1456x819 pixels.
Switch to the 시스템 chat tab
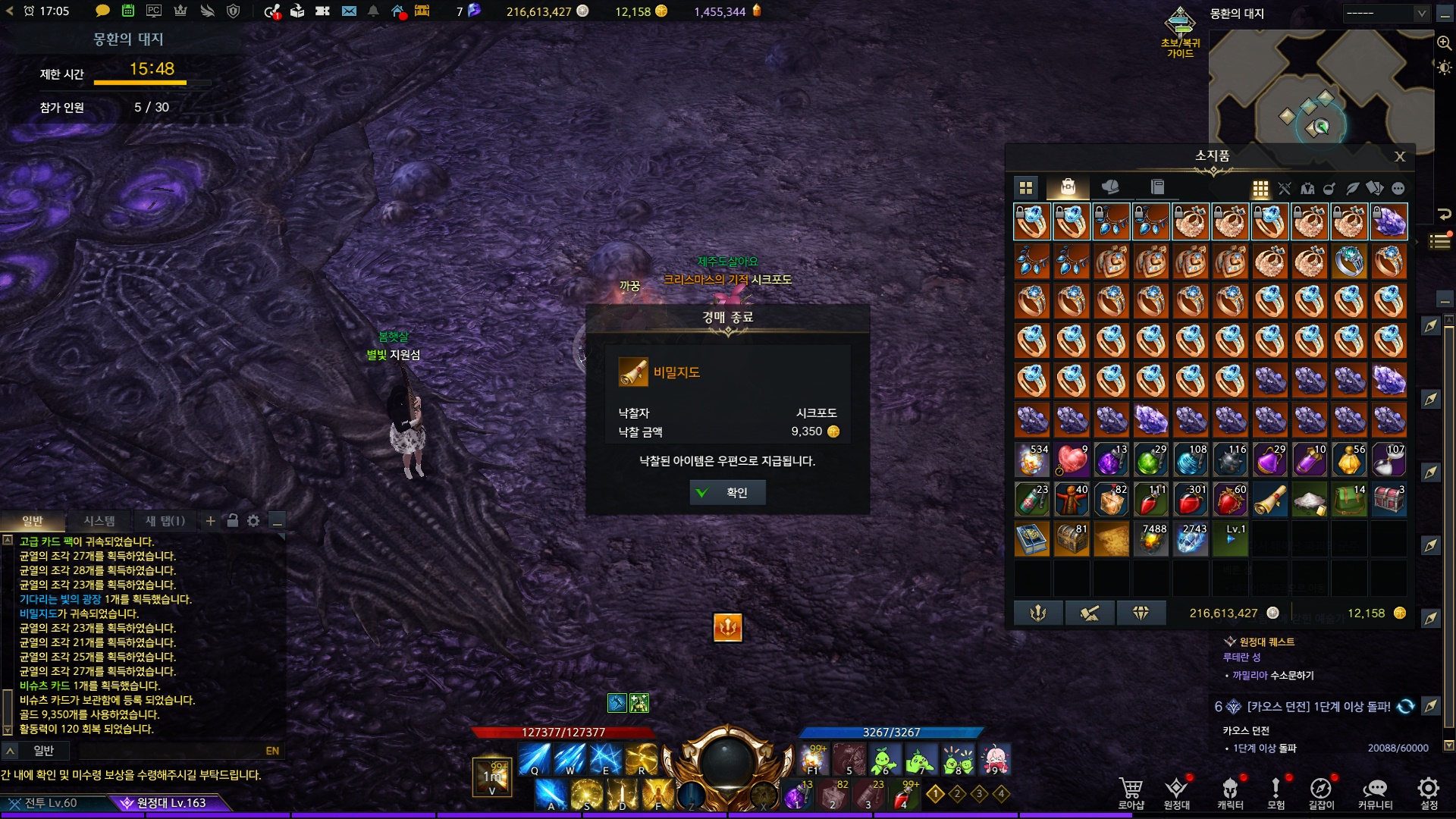point(99,521)
